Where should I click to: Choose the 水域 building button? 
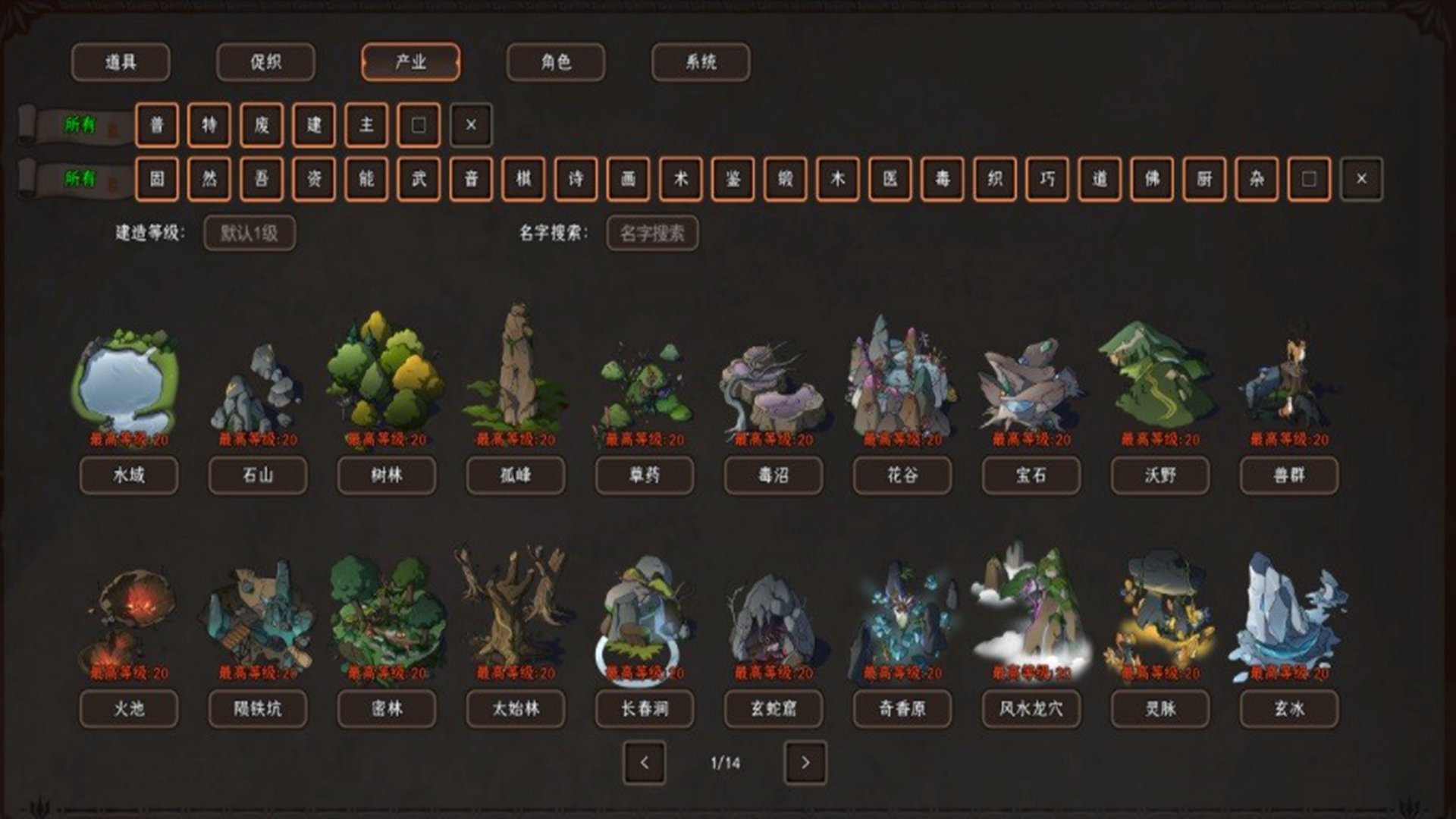(x=129, y=475)
